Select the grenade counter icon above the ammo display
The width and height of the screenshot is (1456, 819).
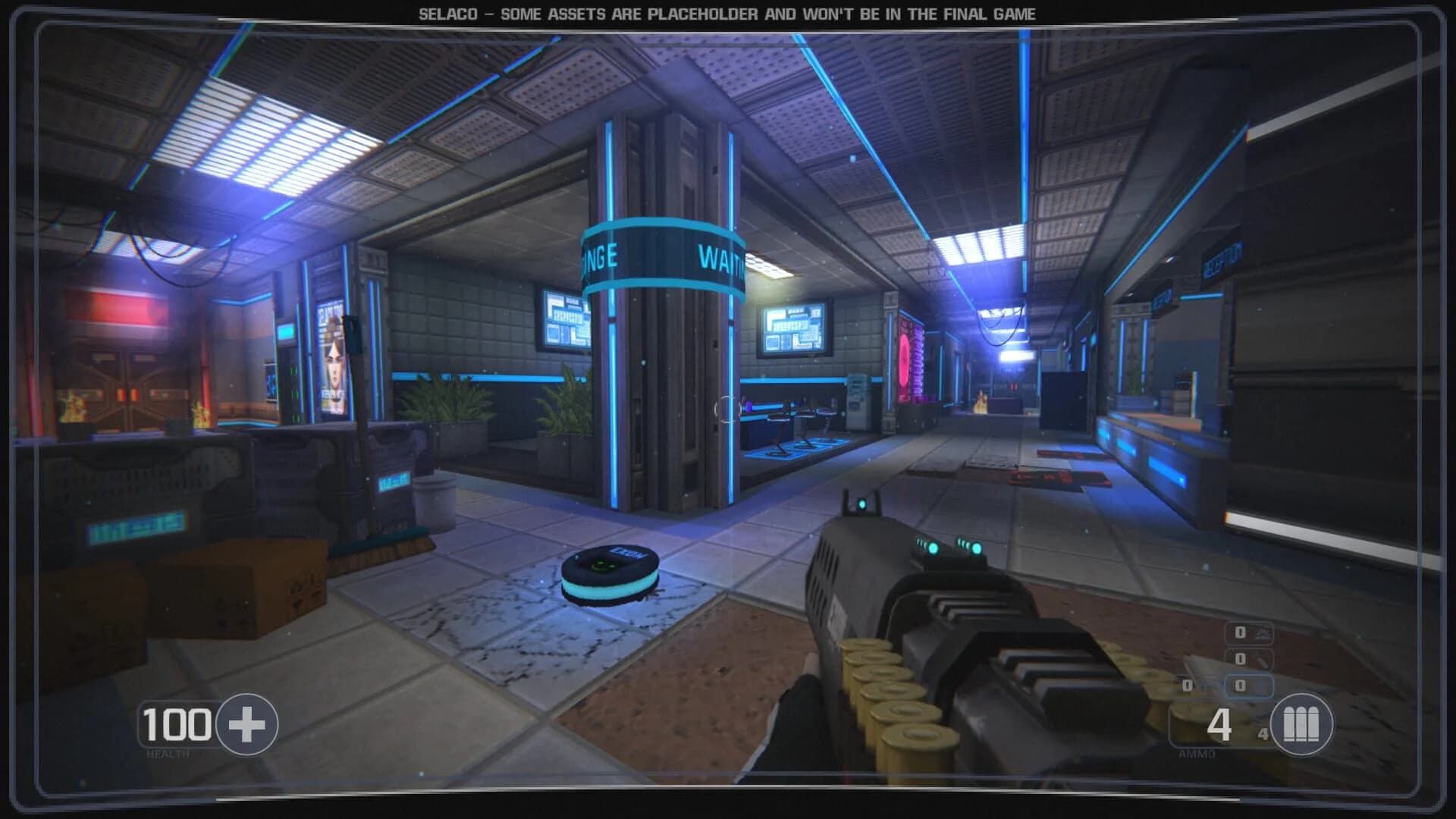tap(1264, 634)
